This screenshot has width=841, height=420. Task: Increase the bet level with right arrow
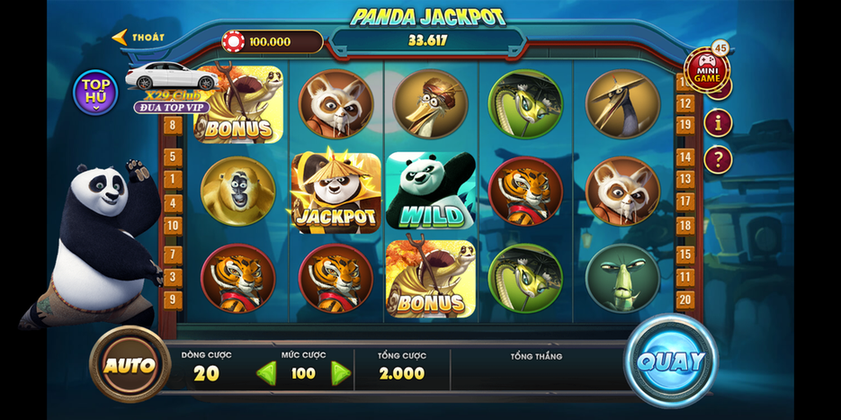[x=341, y=374]
